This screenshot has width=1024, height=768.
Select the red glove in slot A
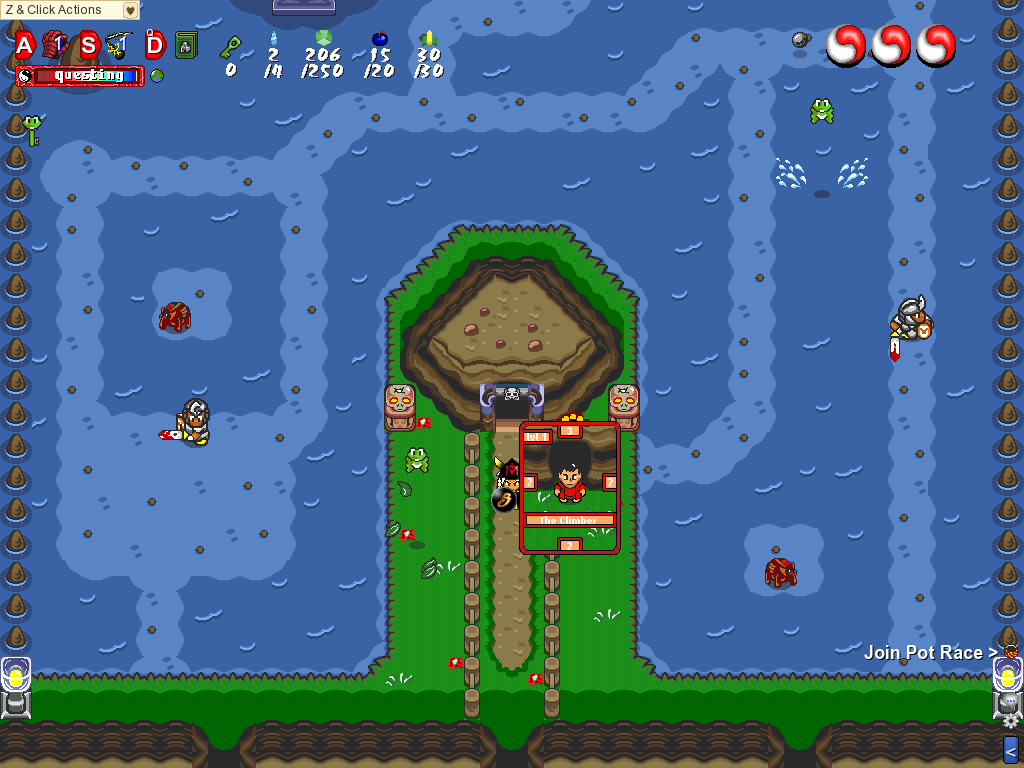54,44
